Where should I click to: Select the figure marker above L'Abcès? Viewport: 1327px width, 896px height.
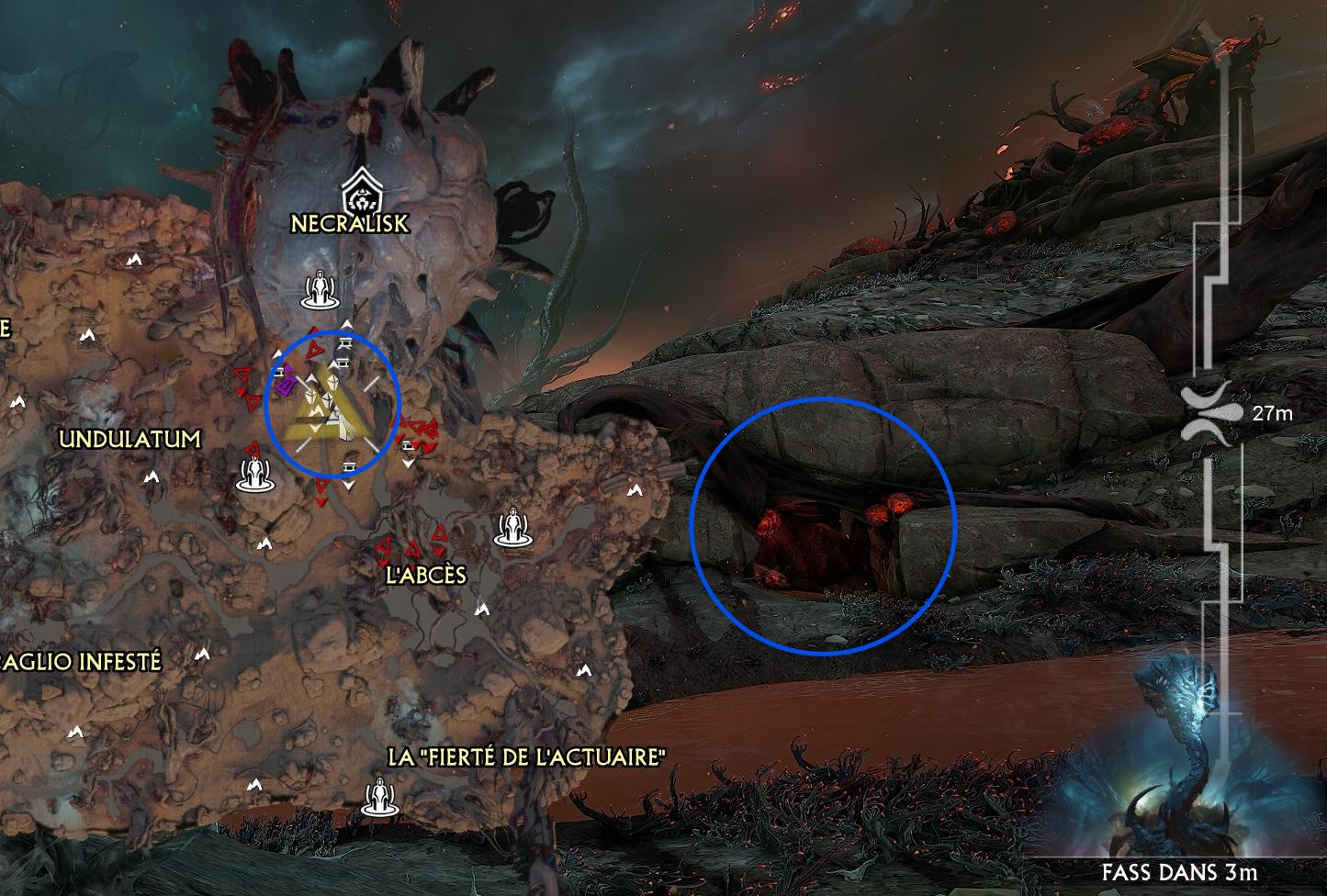512,527
